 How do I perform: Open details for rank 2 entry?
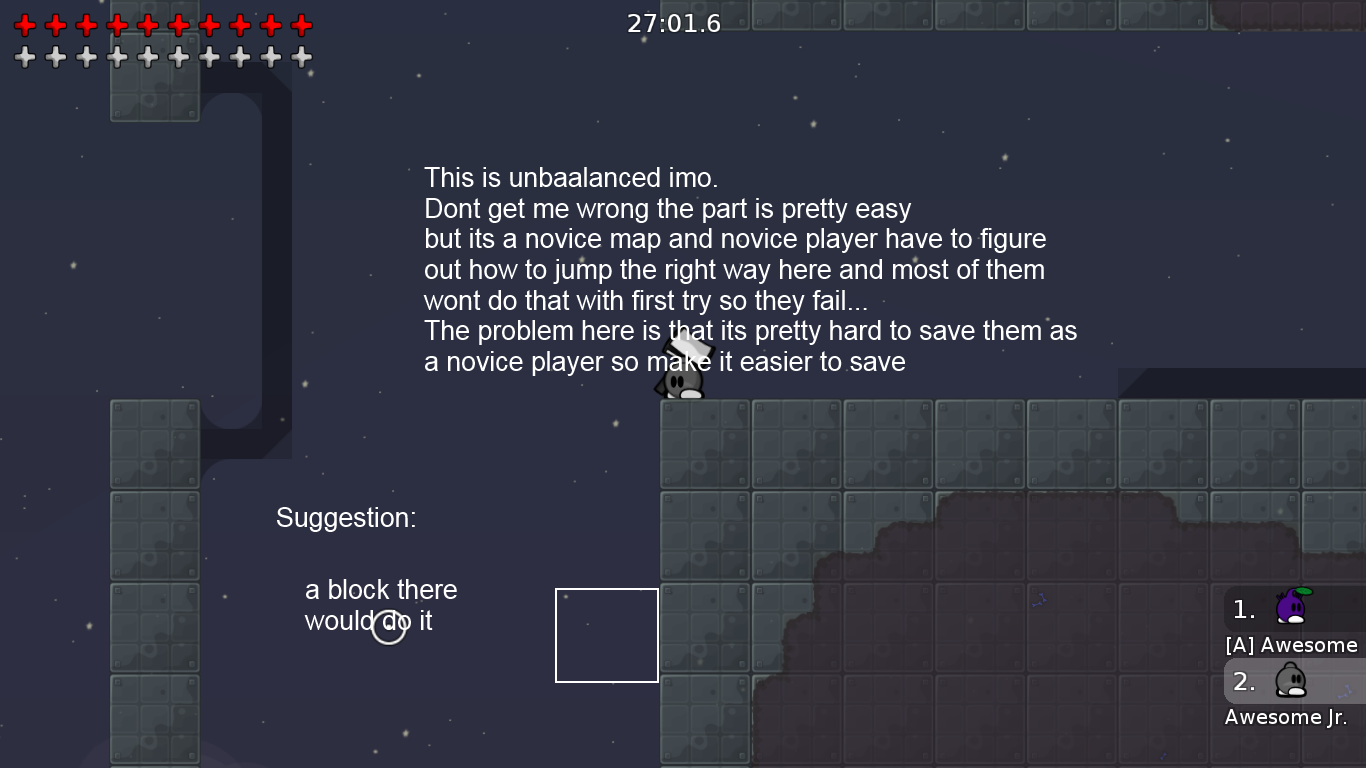(x=1243, y=682)
